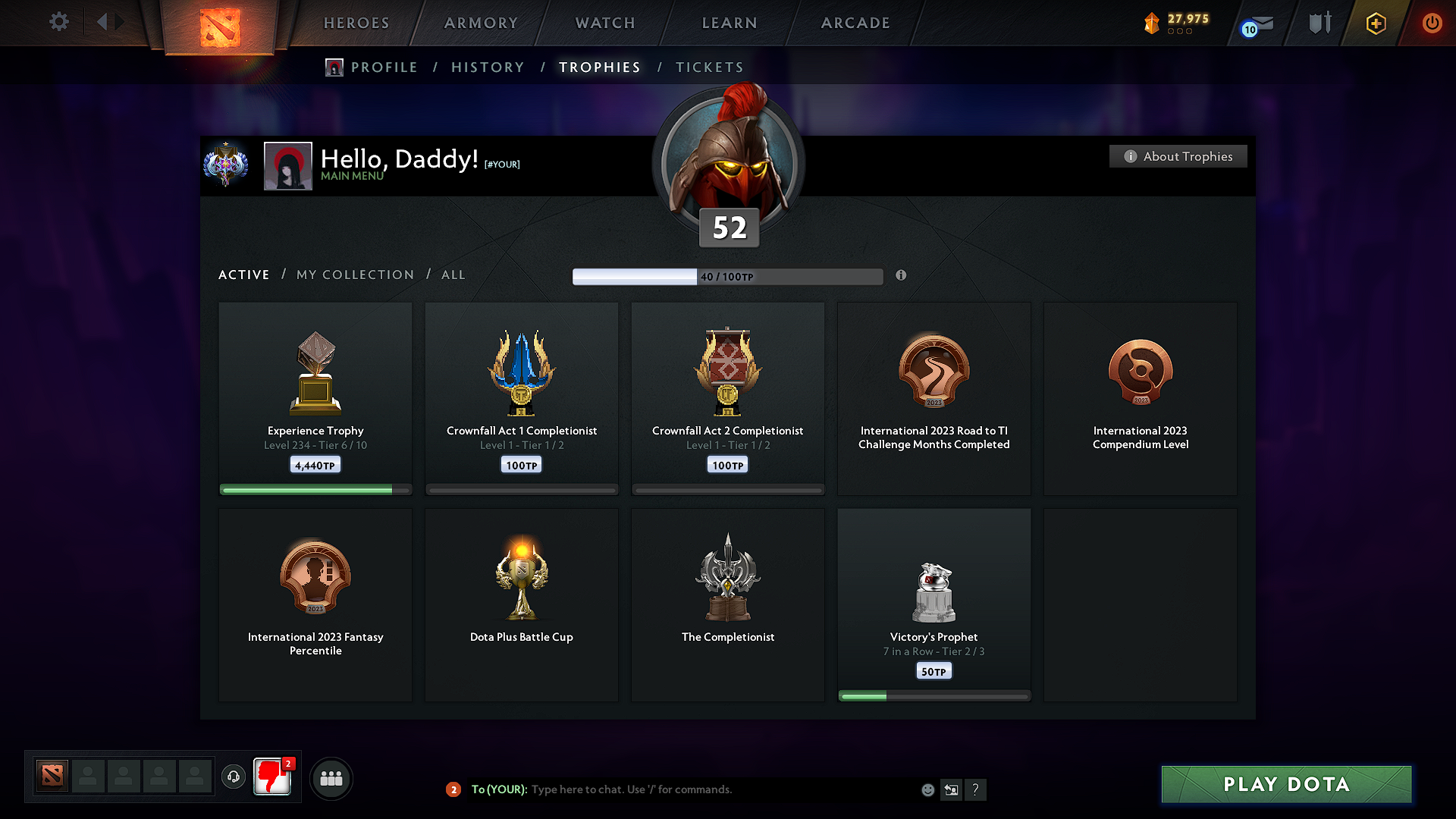
Task: Open the gold plus shop icon
Action: point(1375,23)
